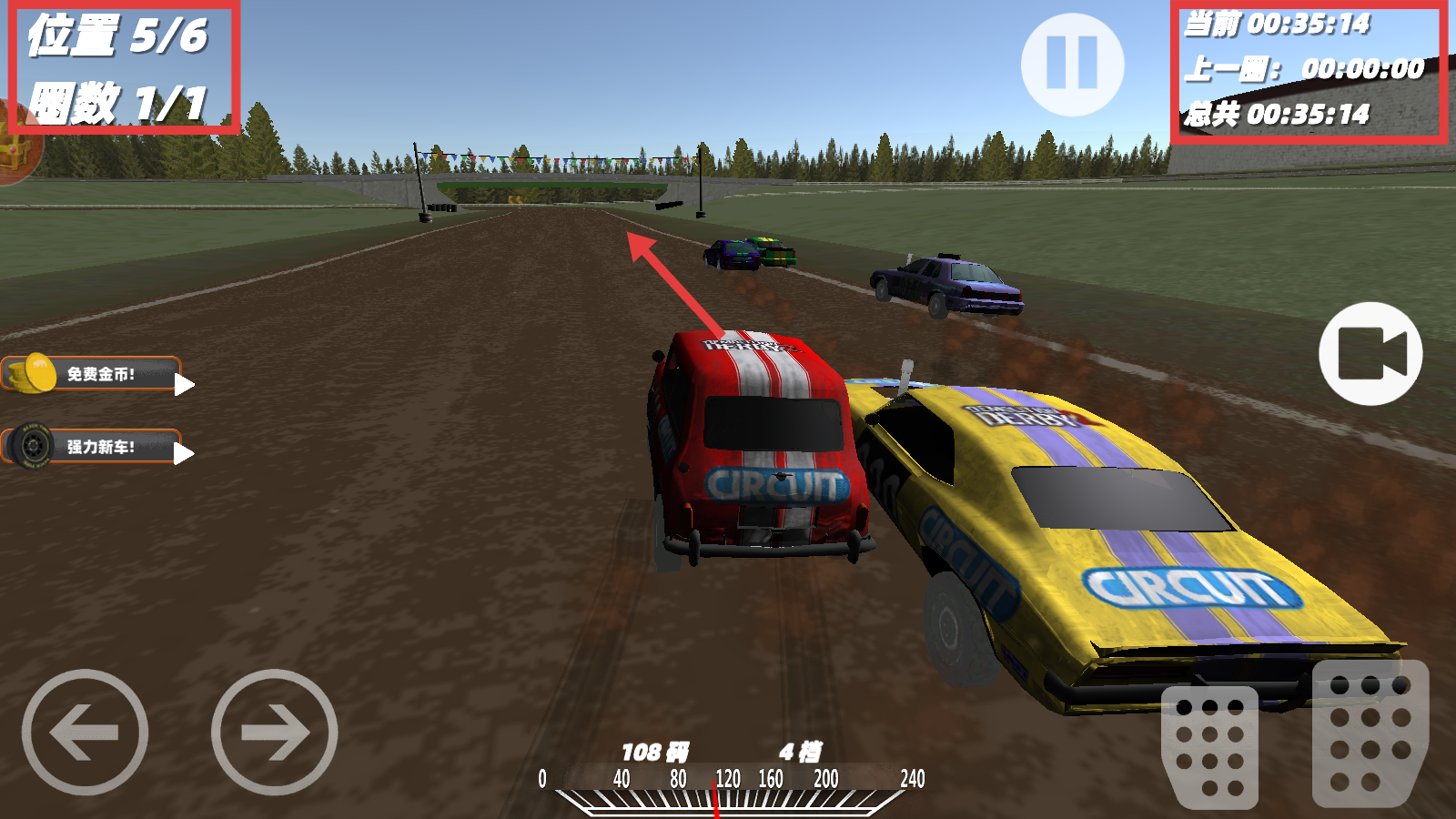Tap the smaller brake pedal
Screen dimensions: 1456x819
click(1209, 747)
